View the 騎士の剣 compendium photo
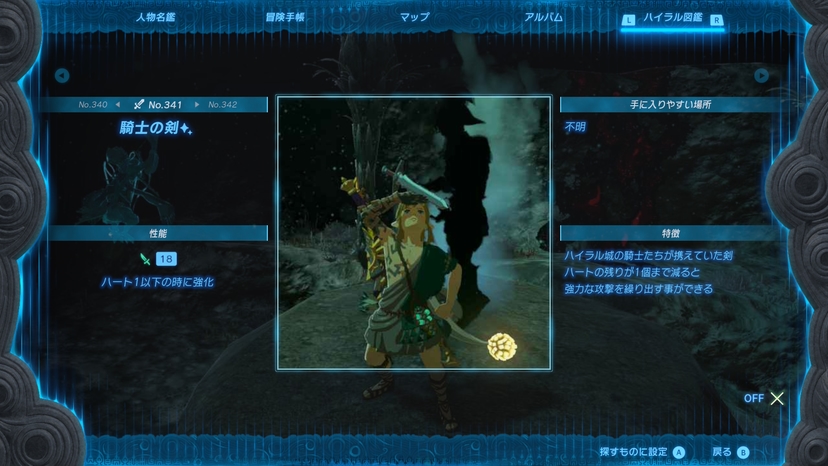 click(413, 232)
